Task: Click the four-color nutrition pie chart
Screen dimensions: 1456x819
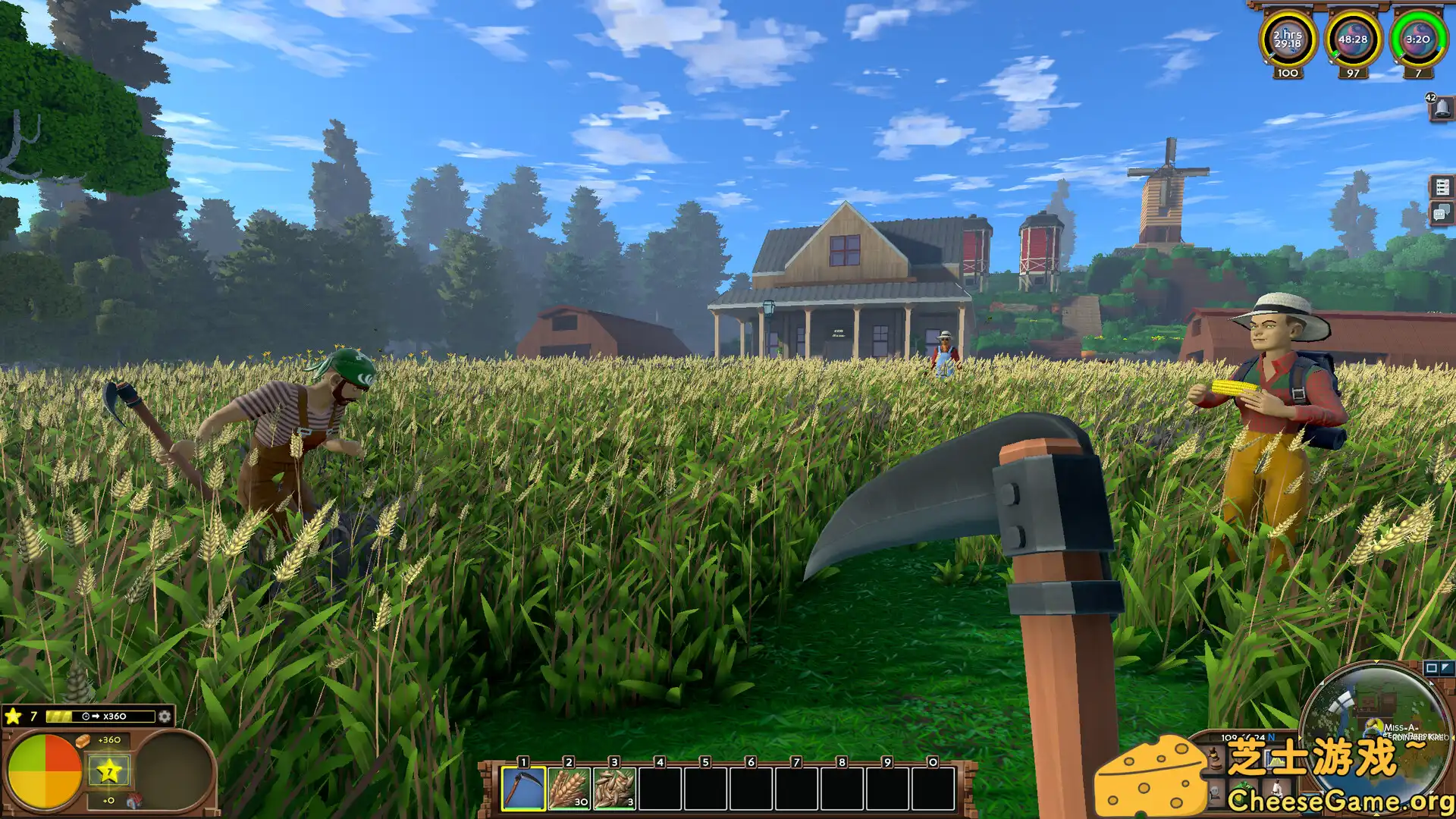Action: coord(45,771)
